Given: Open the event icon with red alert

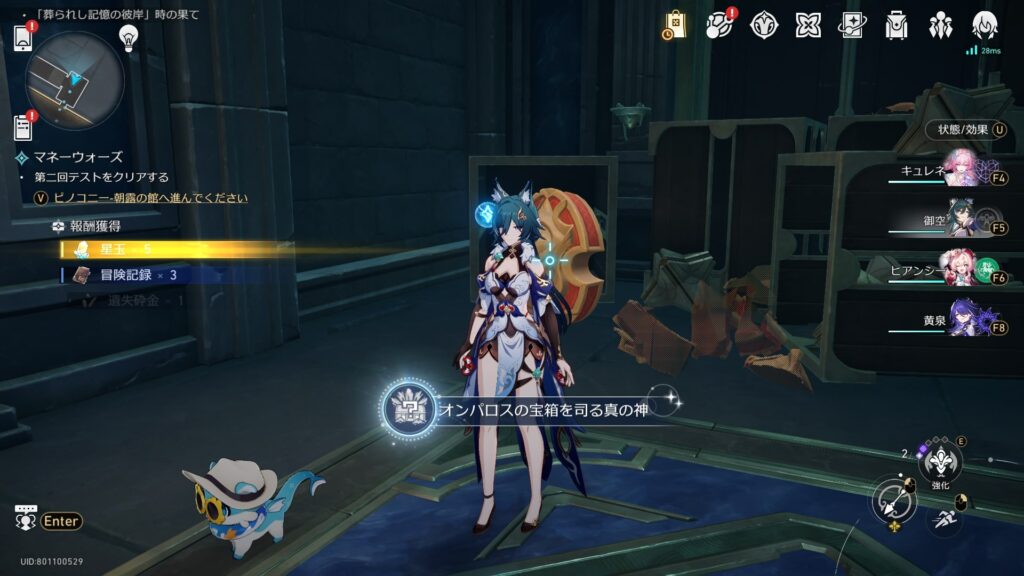Looking at the screenshot, I should (x=718, y=25).
